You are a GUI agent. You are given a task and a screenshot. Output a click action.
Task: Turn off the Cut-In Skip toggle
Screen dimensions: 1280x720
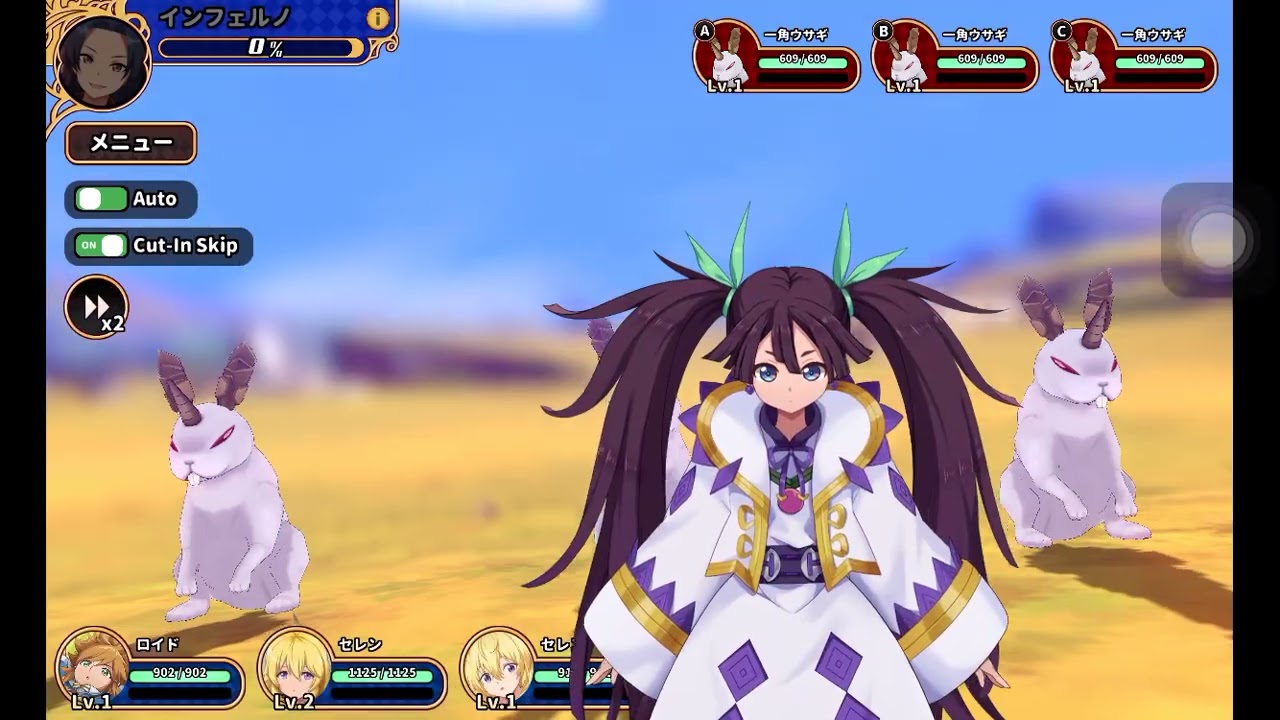pos(102,246)
